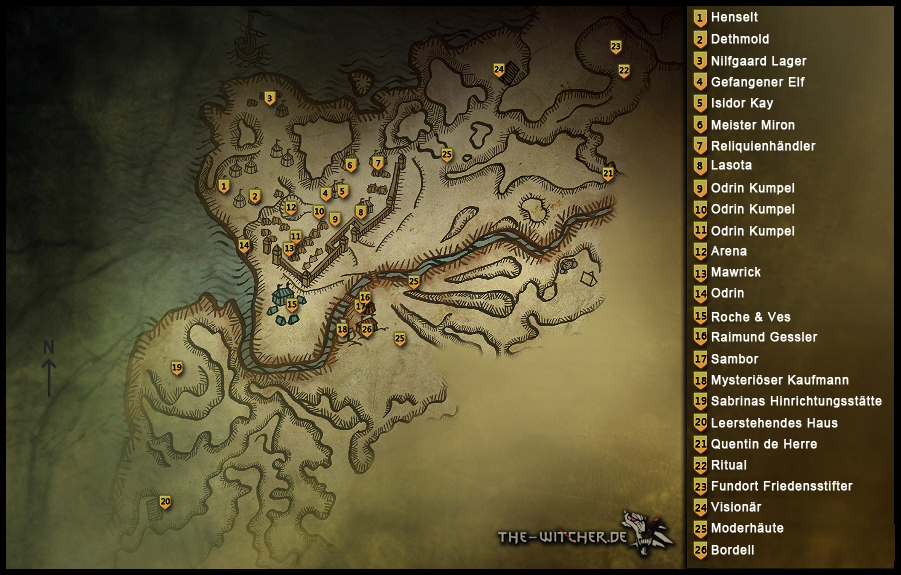Choose the Bordell legend entry

732,550
